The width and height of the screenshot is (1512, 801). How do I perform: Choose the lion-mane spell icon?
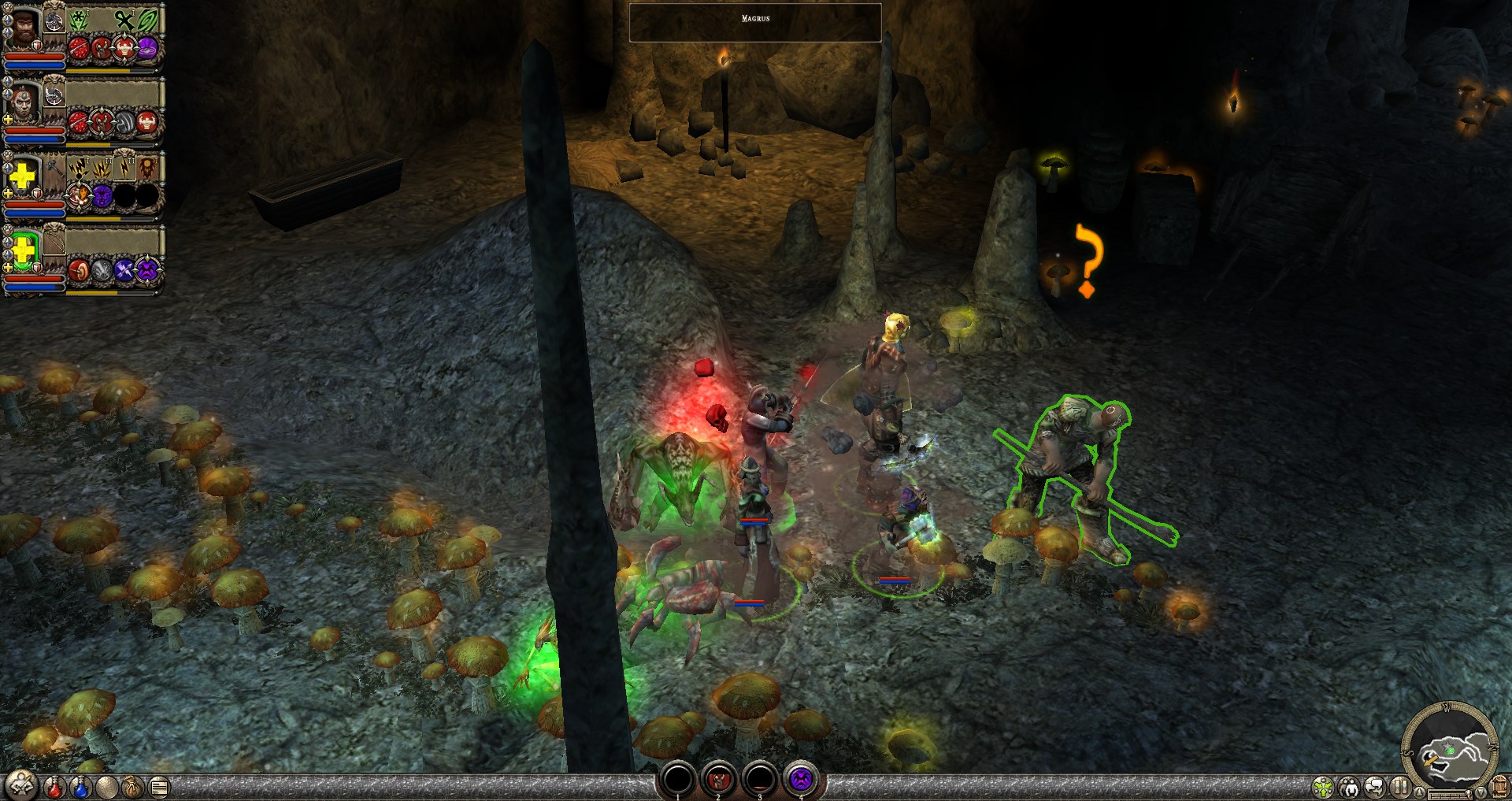tap(147, 167)
